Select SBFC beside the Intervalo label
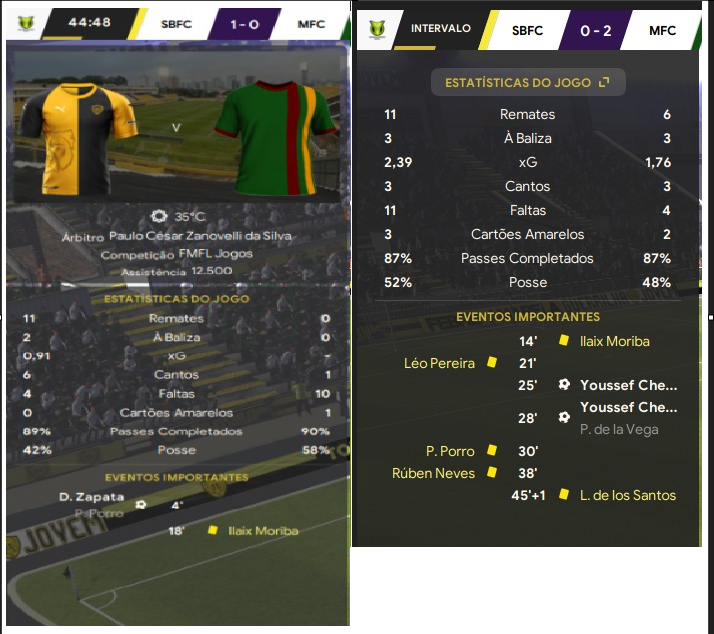 [527, 30]
